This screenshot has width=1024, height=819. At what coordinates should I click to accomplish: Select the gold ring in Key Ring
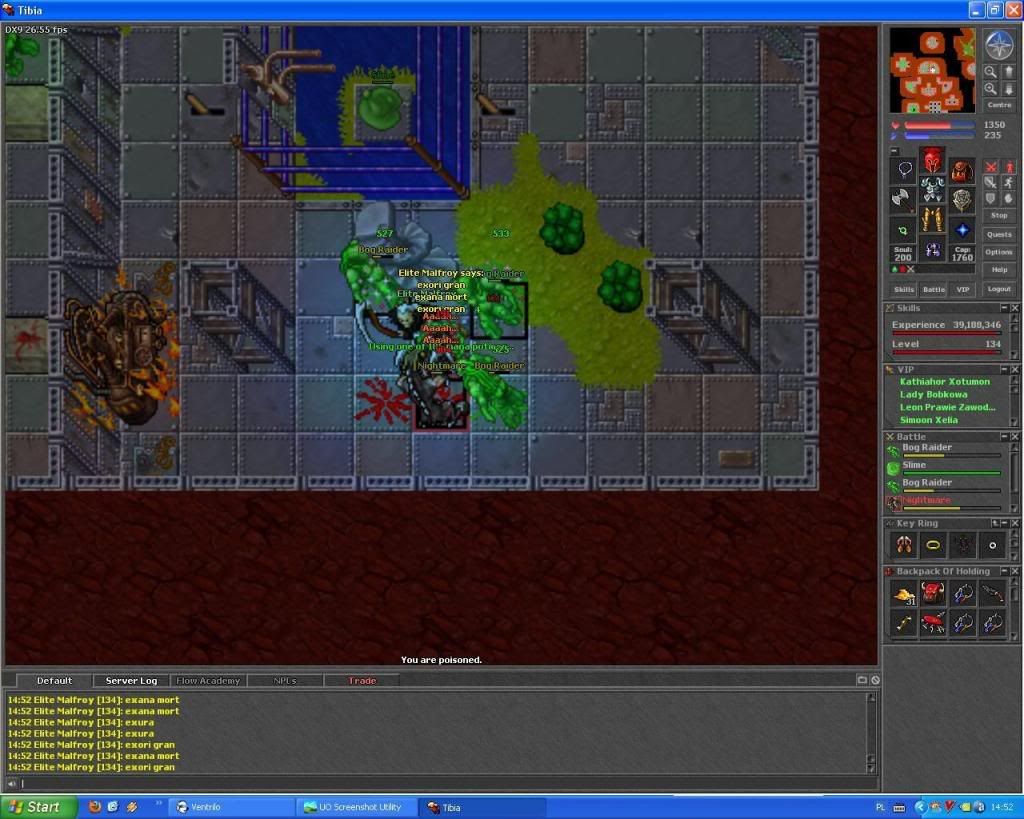coord(933,545)
